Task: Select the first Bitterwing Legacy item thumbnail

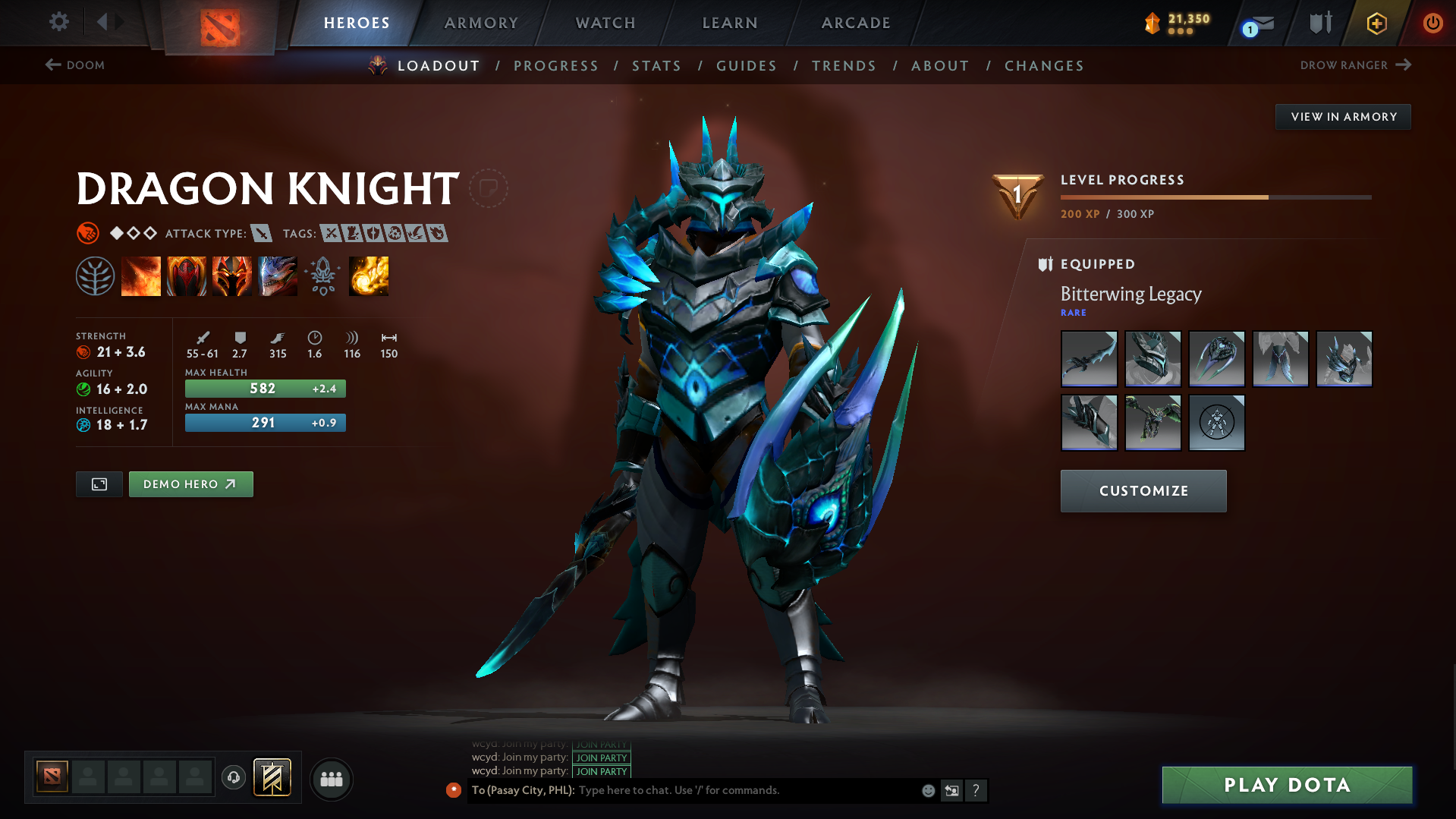Action: click(x=1089, y=359)
